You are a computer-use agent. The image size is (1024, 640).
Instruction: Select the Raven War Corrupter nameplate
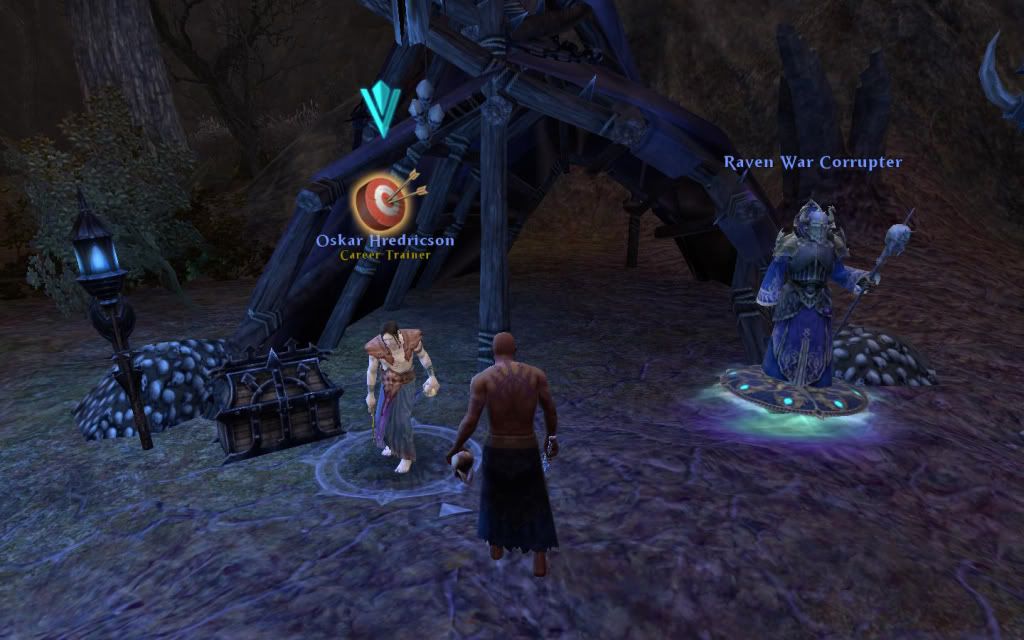click(x=812, y=162)
